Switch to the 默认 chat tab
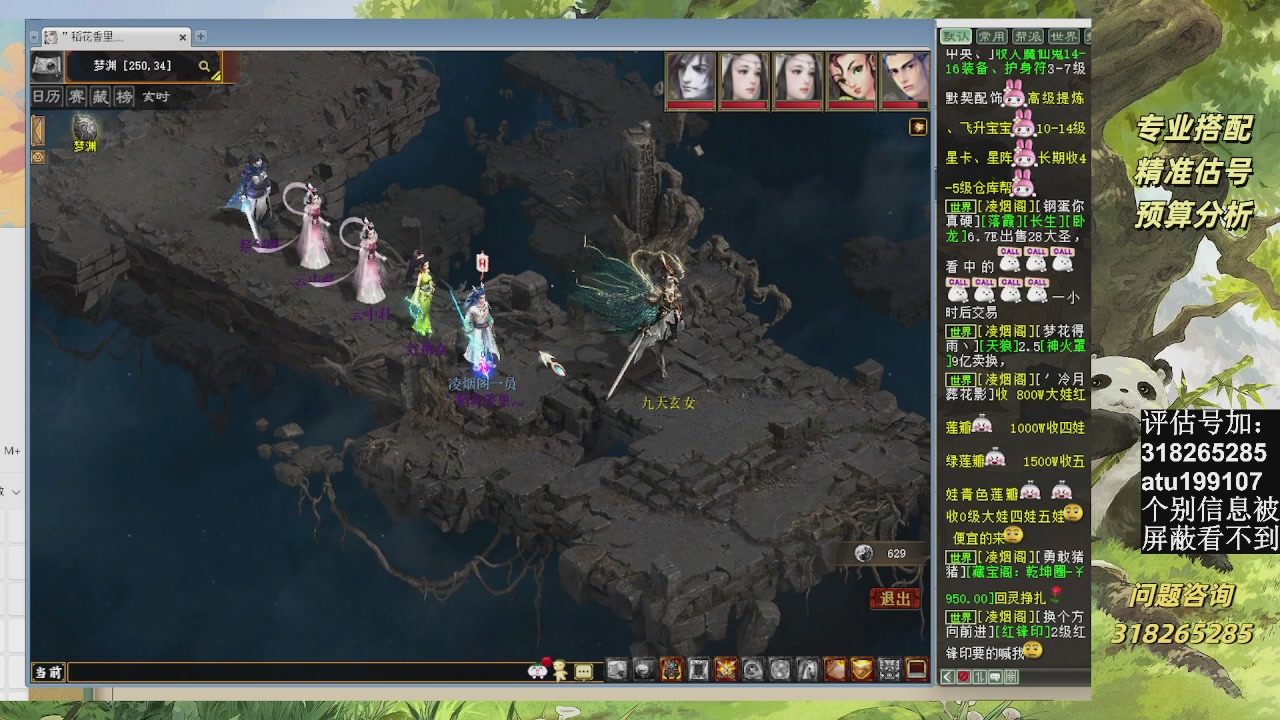The height and width of the screenshot is (720, 1280). coord(956,37)
